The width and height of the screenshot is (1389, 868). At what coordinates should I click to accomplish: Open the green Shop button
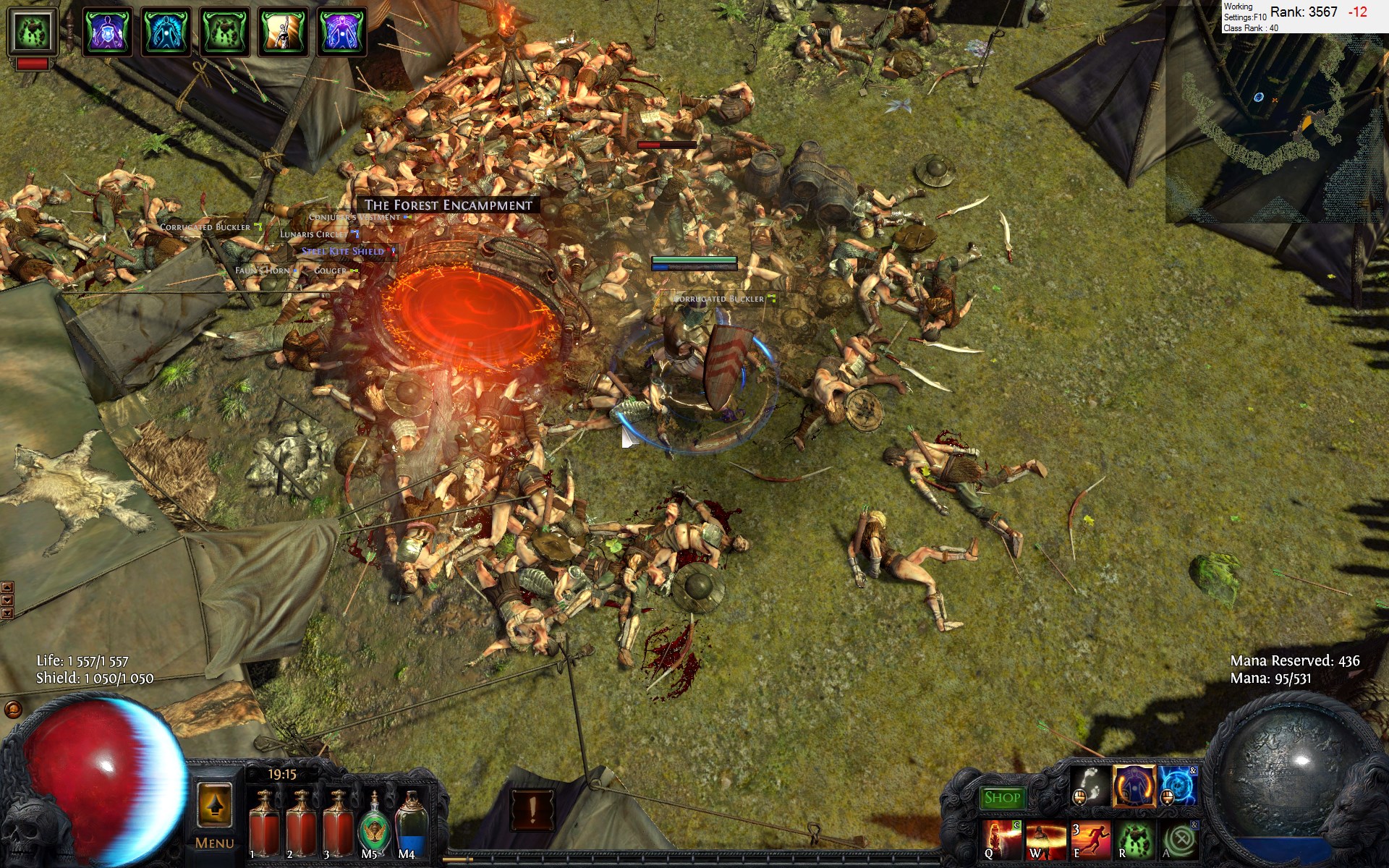[1002, 798]
